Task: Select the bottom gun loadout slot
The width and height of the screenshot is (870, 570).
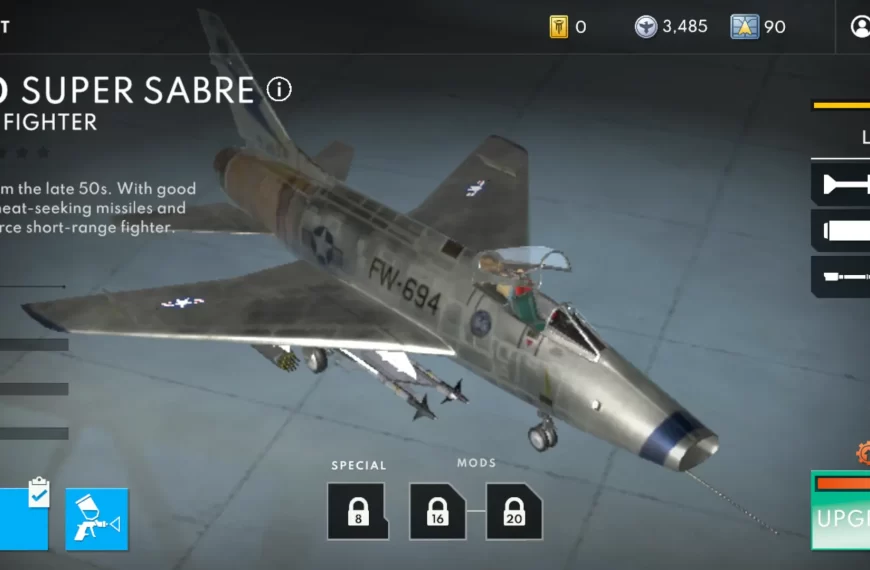Action: (x=841, y=277)
